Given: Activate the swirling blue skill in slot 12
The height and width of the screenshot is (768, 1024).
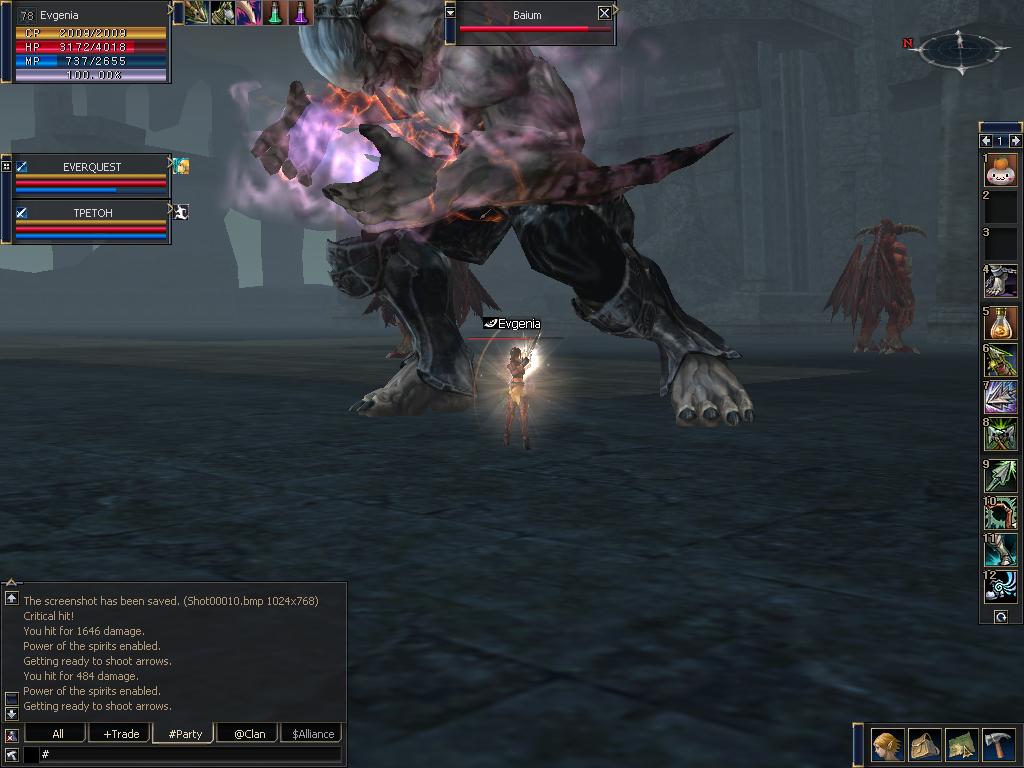Looking at the screenshot, I should (x=1000, y=587).
